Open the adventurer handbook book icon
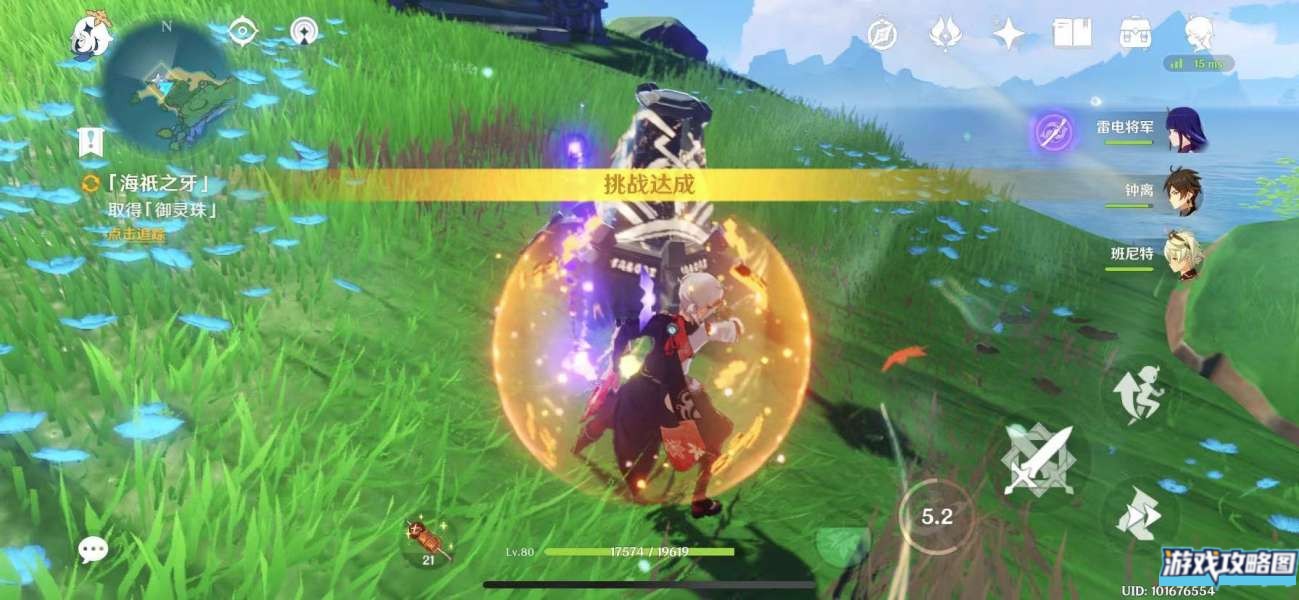The height and width of the screenshot is (600, 1299). [x=1071, y=33]
